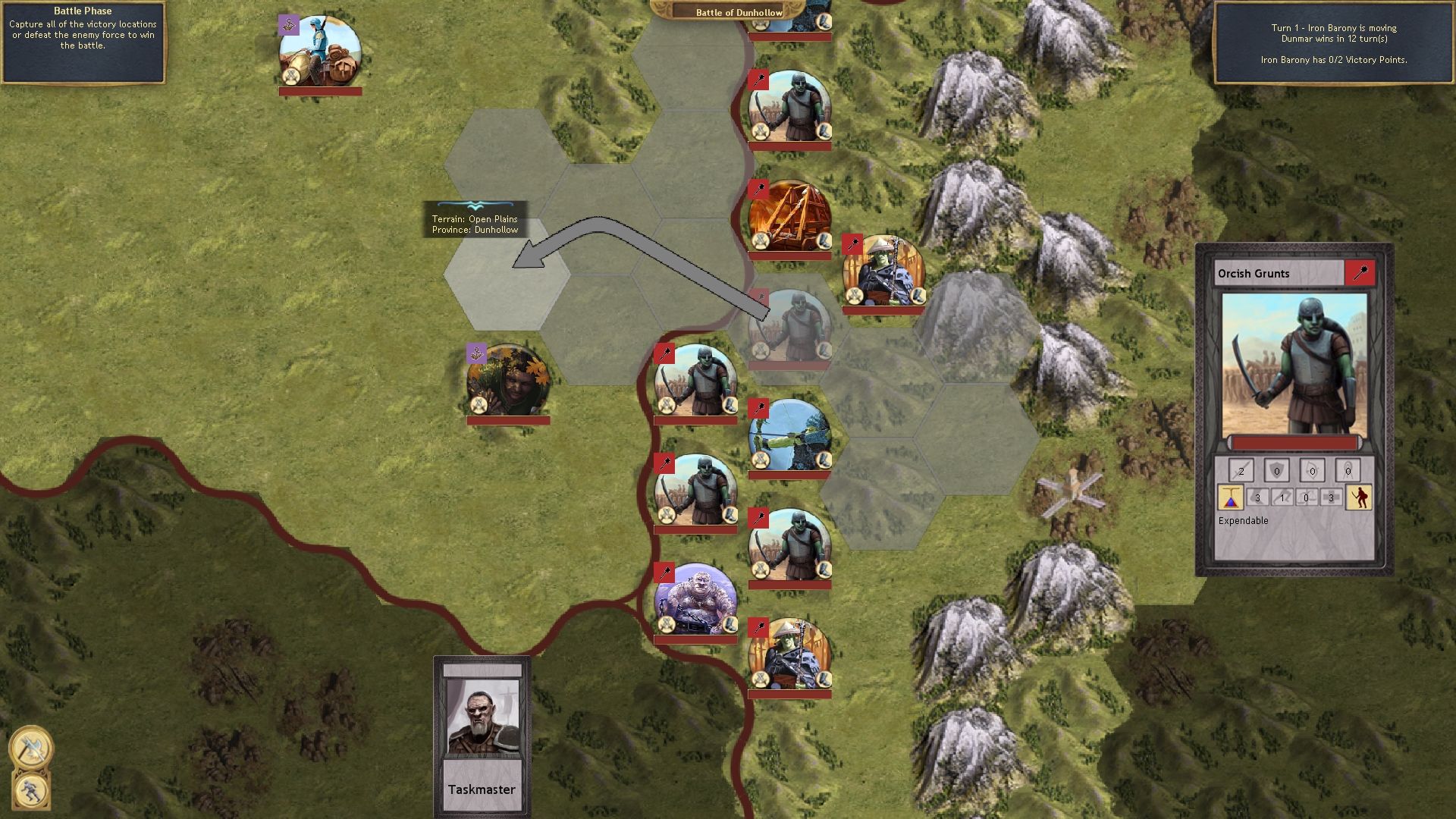
Task: Click the movement speed value showing 3
Action: (x=1258, y=497)
